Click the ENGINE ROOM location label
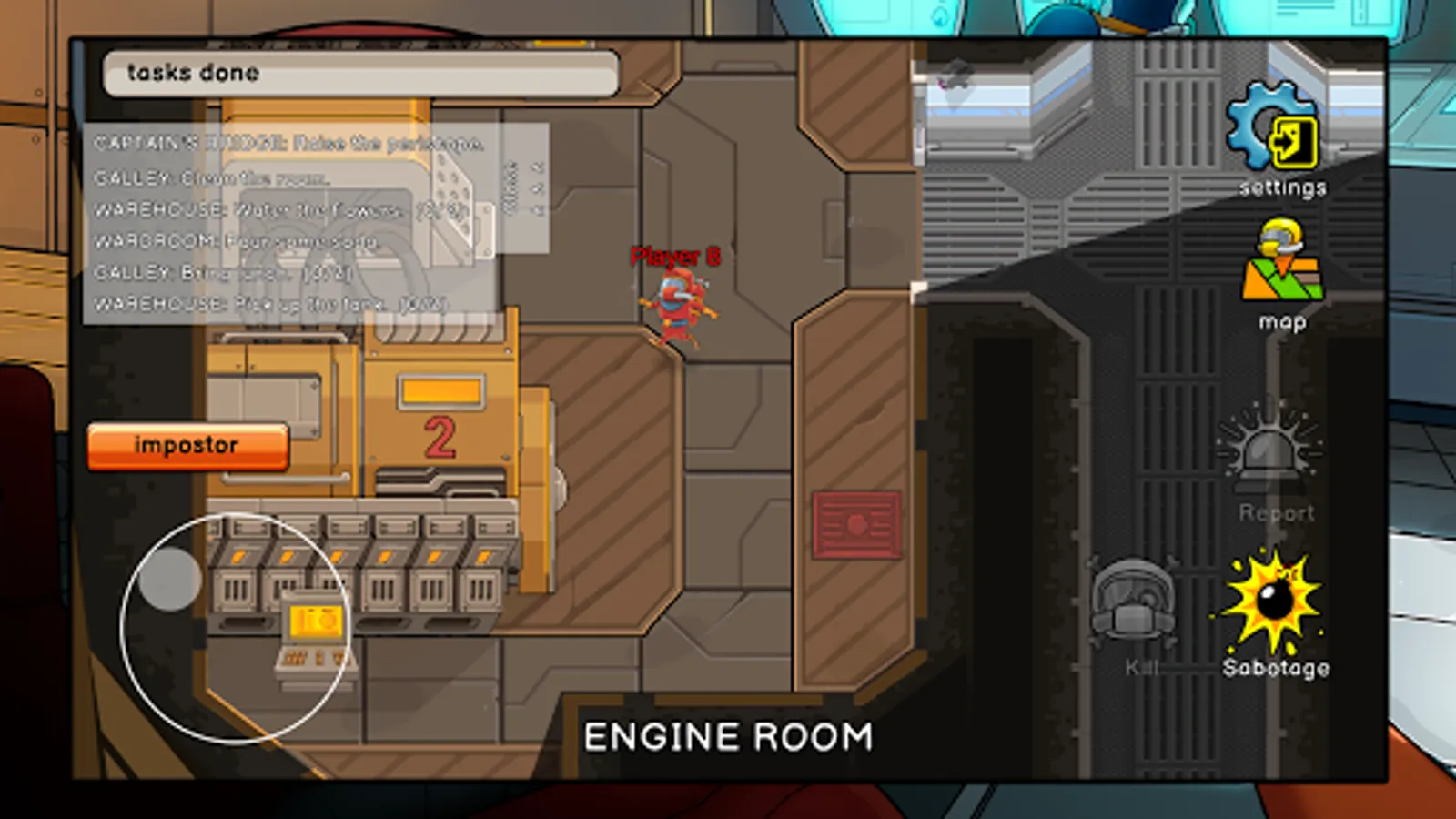This screenshot has height=819, width=1456. (729, 735)
